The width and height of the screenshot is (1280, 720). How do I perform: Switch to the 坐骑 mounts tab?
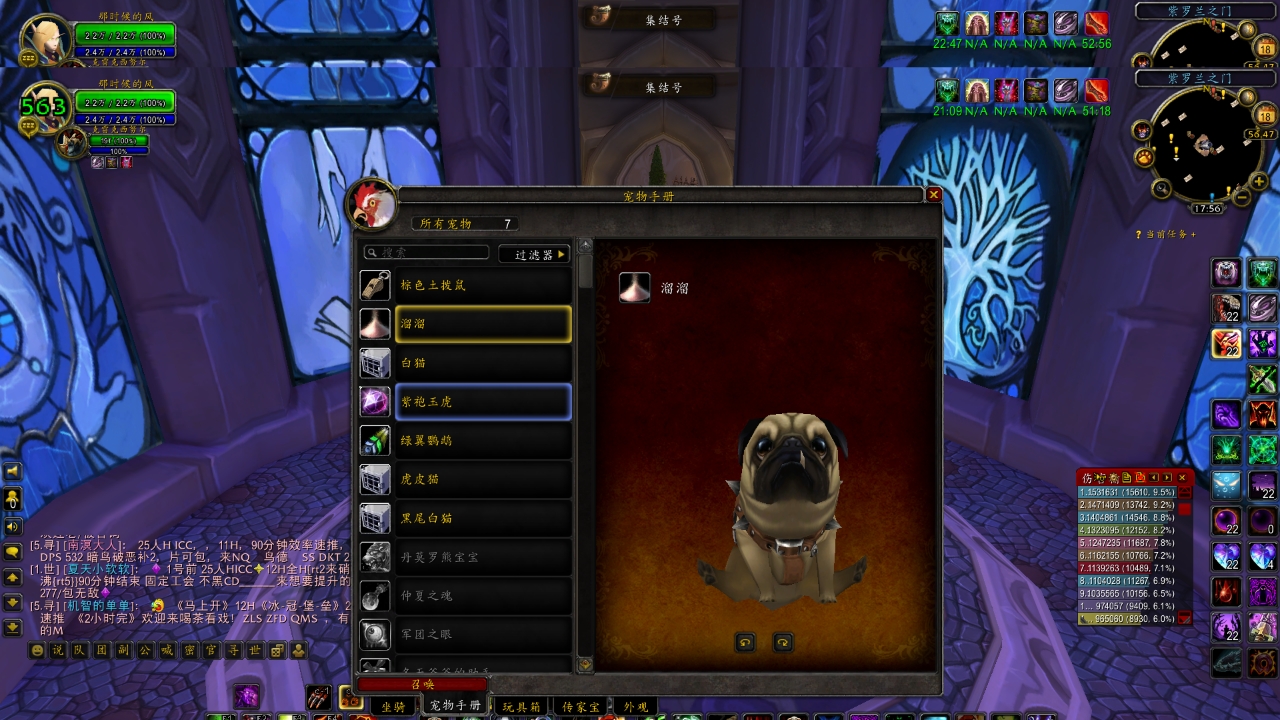pyautogui.click(x=393, y=706)
